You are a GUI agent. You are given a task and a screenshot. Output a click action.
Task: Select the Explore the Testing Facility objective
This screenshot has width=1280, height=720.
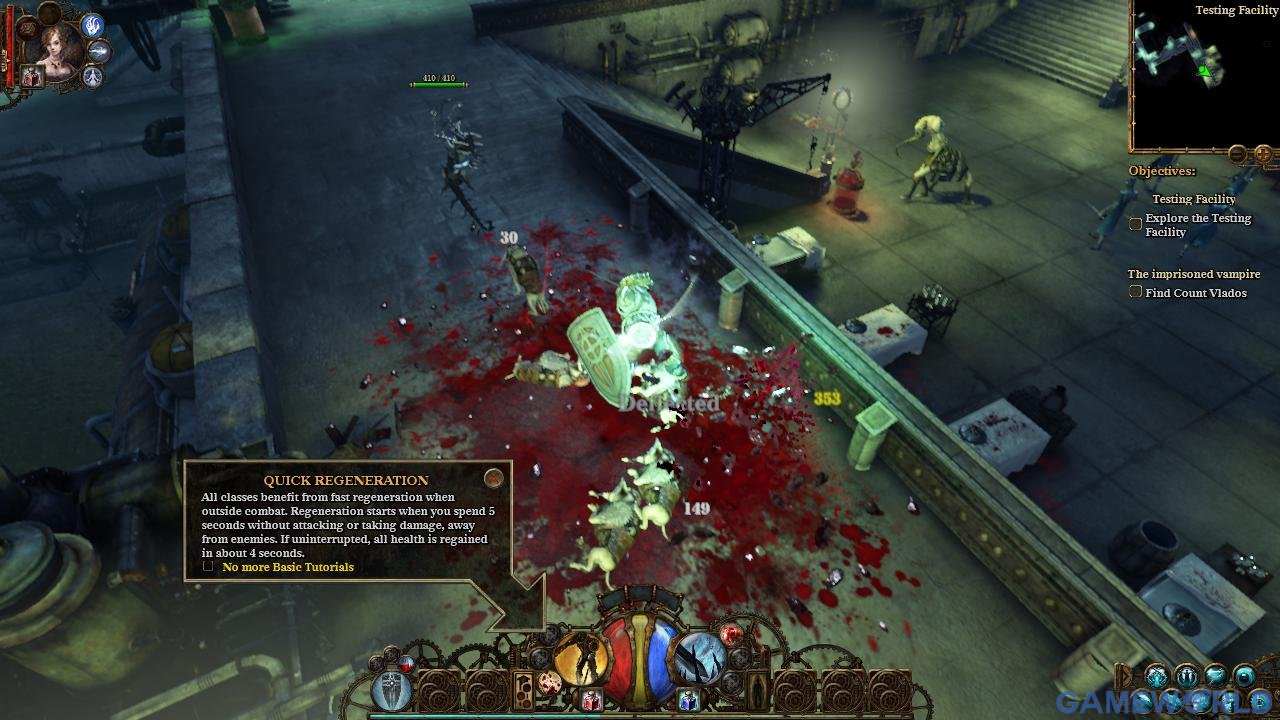pyautogui.click(x=1135, y=225)
